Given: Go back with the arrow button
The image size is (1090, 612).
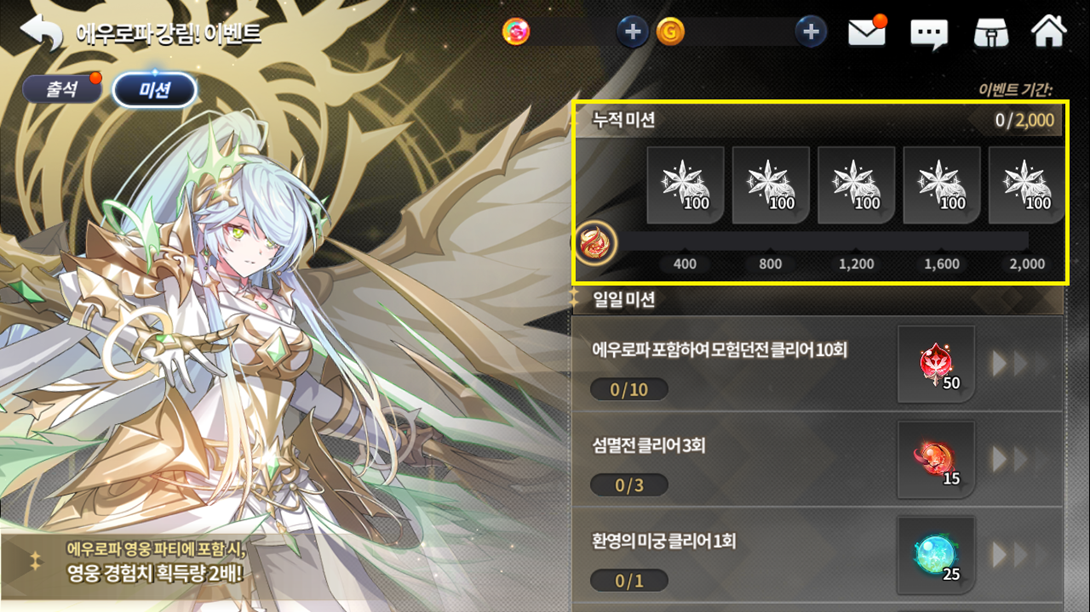Looking at the screenshot, I should coord(41,33).
